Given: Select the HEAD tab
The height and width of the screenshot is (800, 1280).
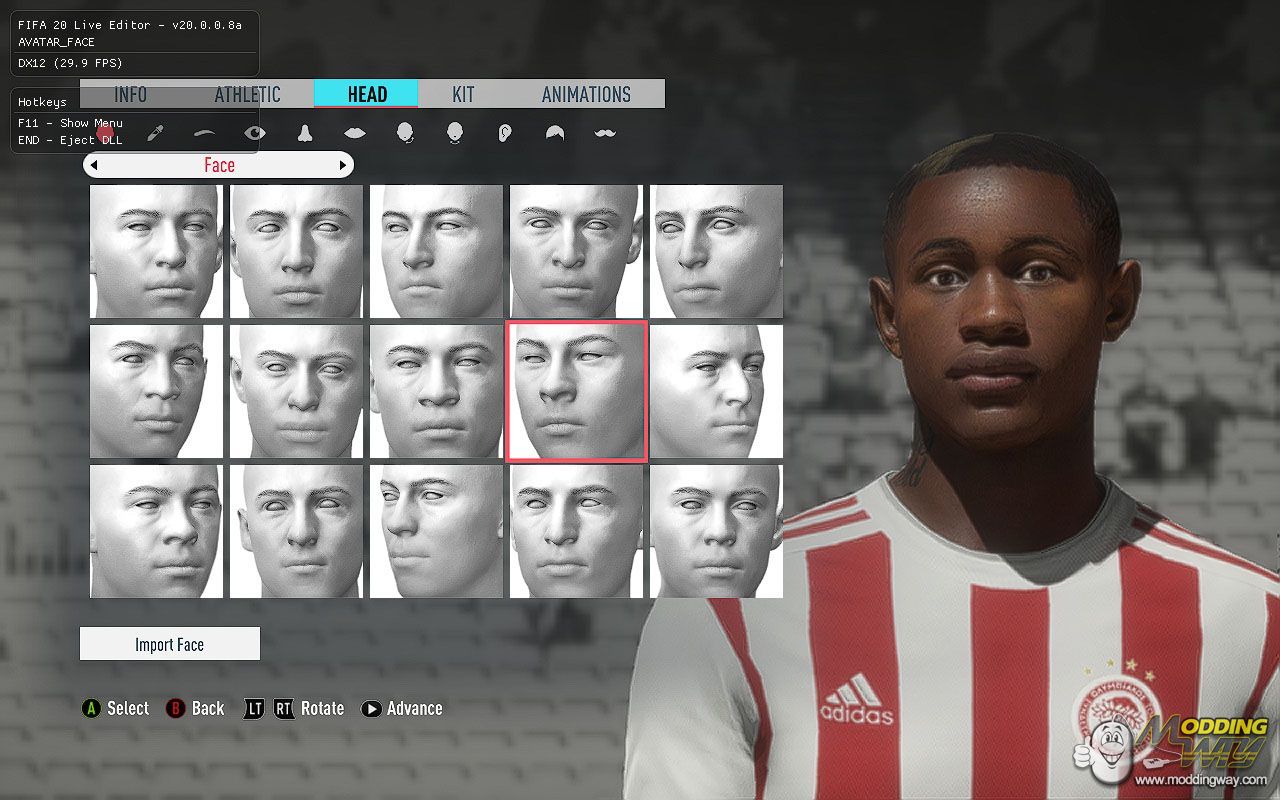Looking at the screenshot, I should pyautogui.click(x=367, y=94).
